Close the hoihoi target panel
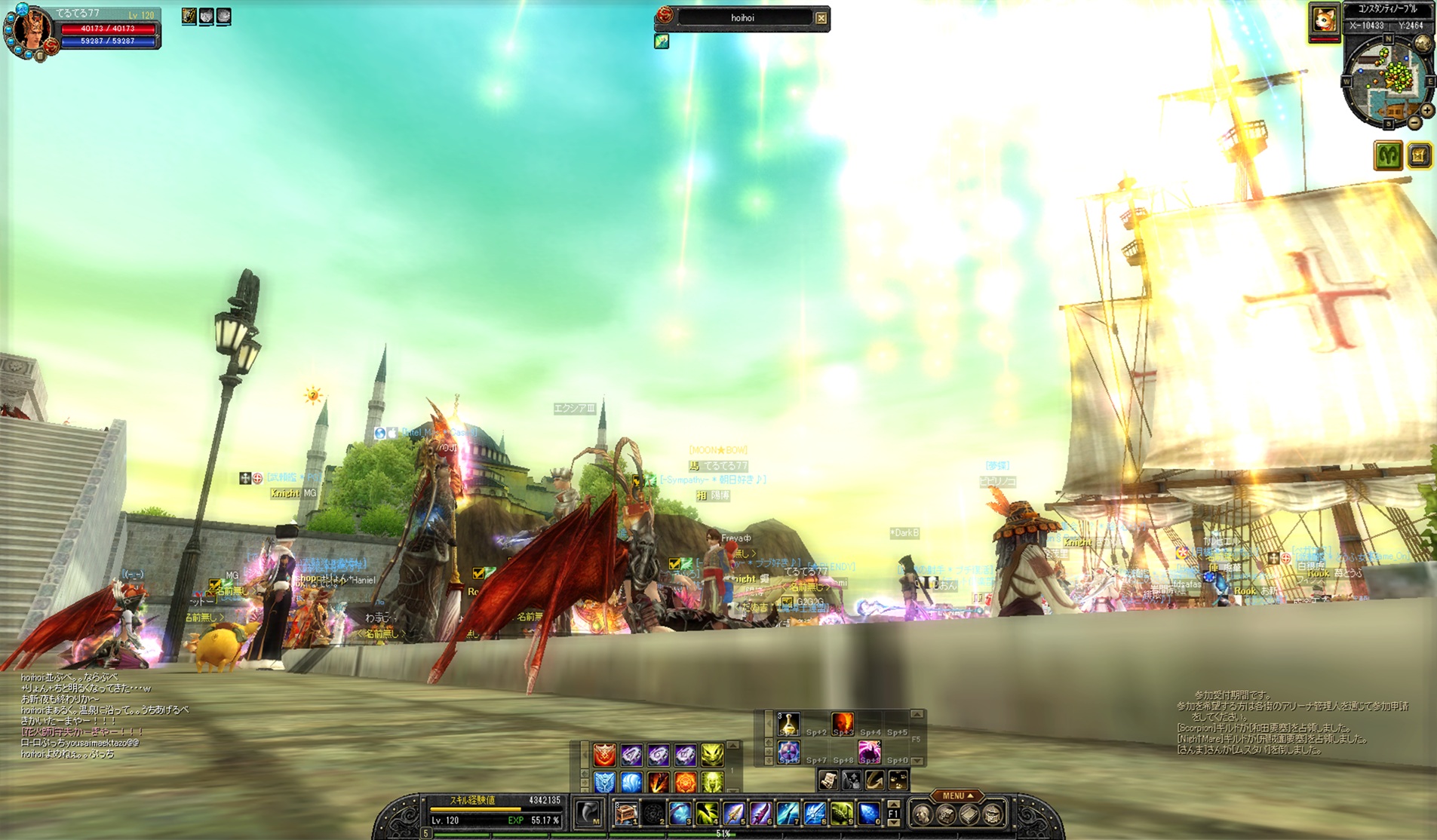 (821, 18)
